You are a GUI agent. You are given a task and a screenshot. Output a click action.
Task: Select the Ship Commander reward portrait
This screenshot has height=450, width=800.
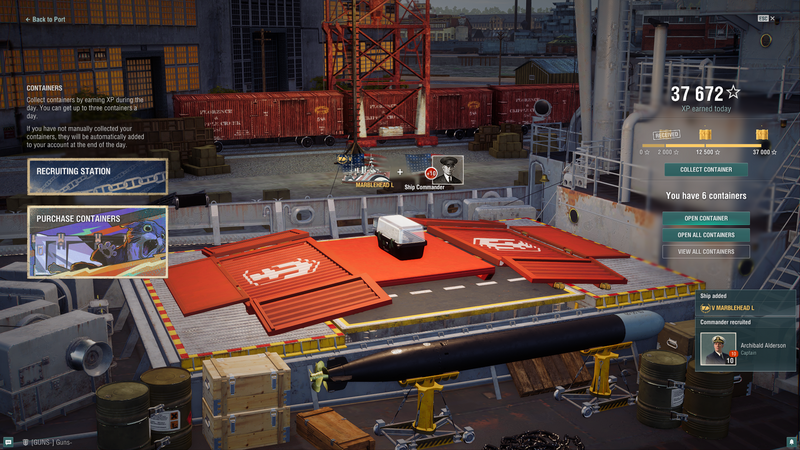(x=447, y=170)
